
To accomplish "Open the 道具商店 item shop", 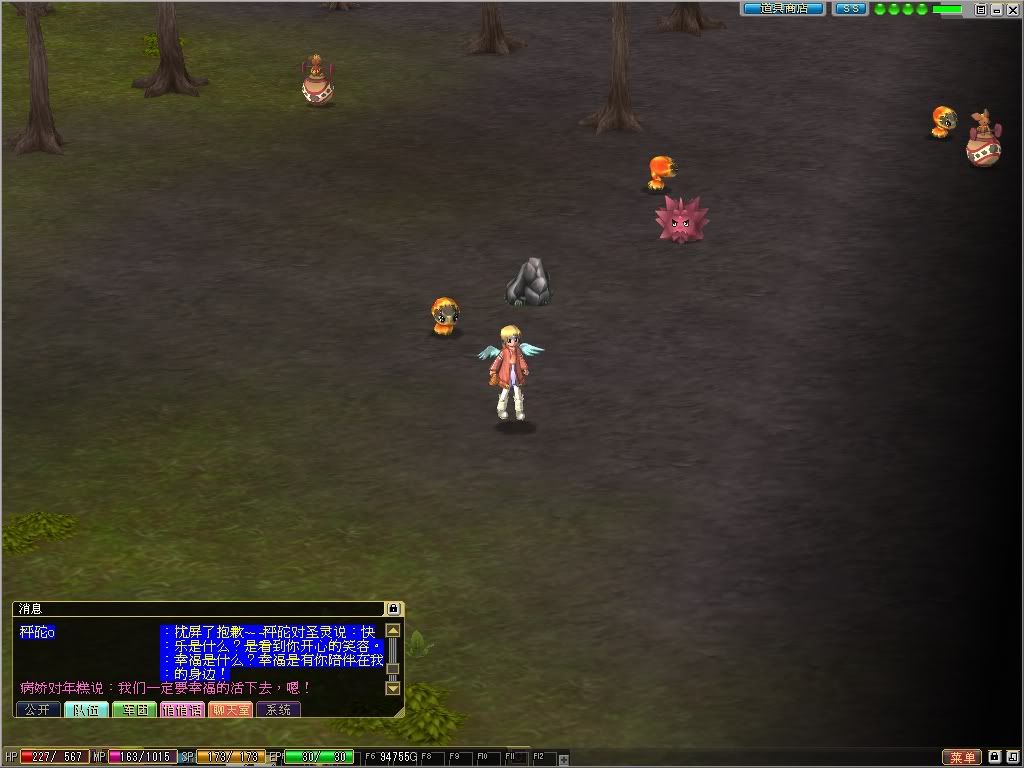I will 782,9.
